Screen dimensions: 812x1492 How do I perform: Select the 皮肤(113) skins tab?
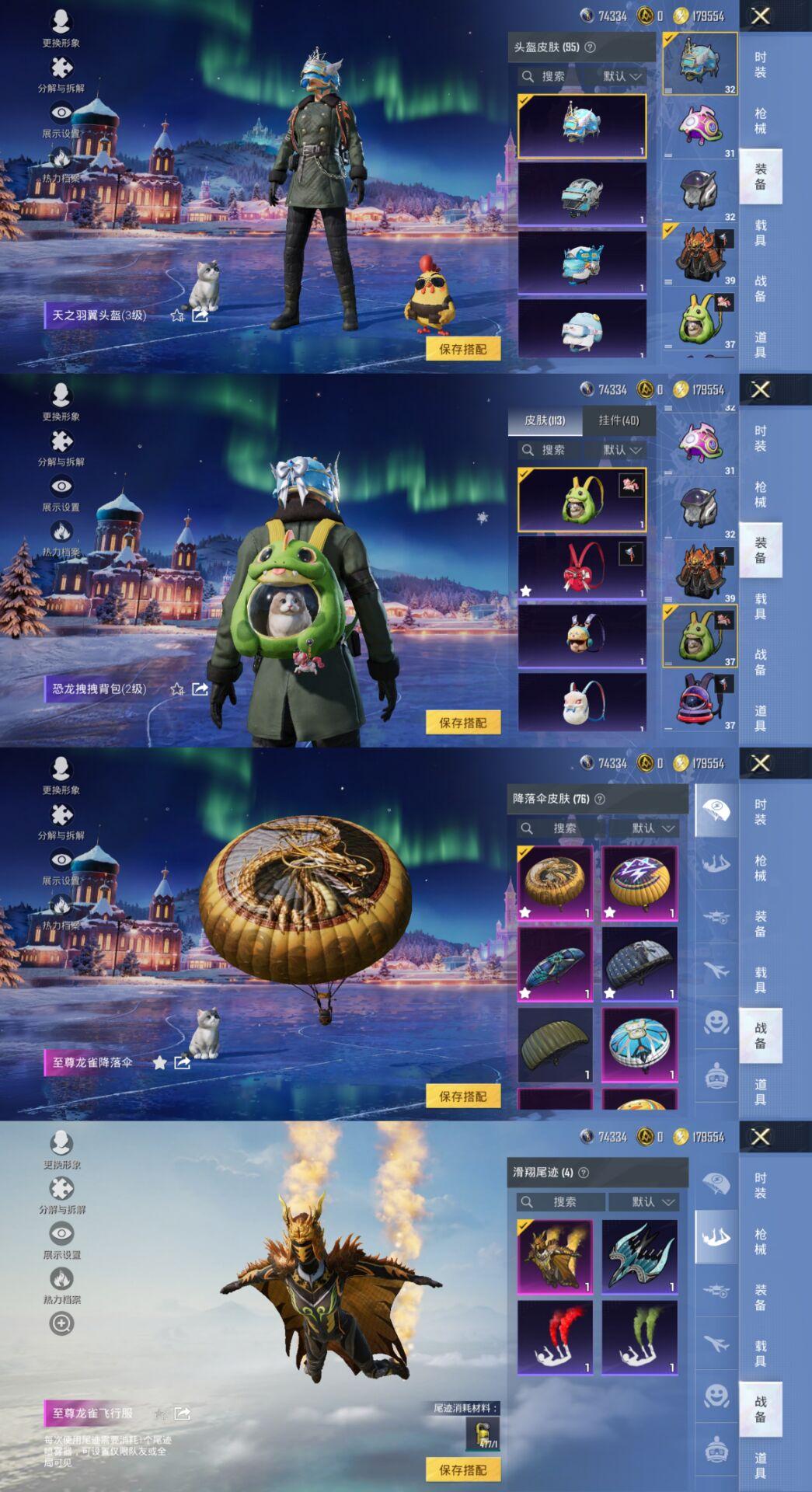(x=545, y=420)
